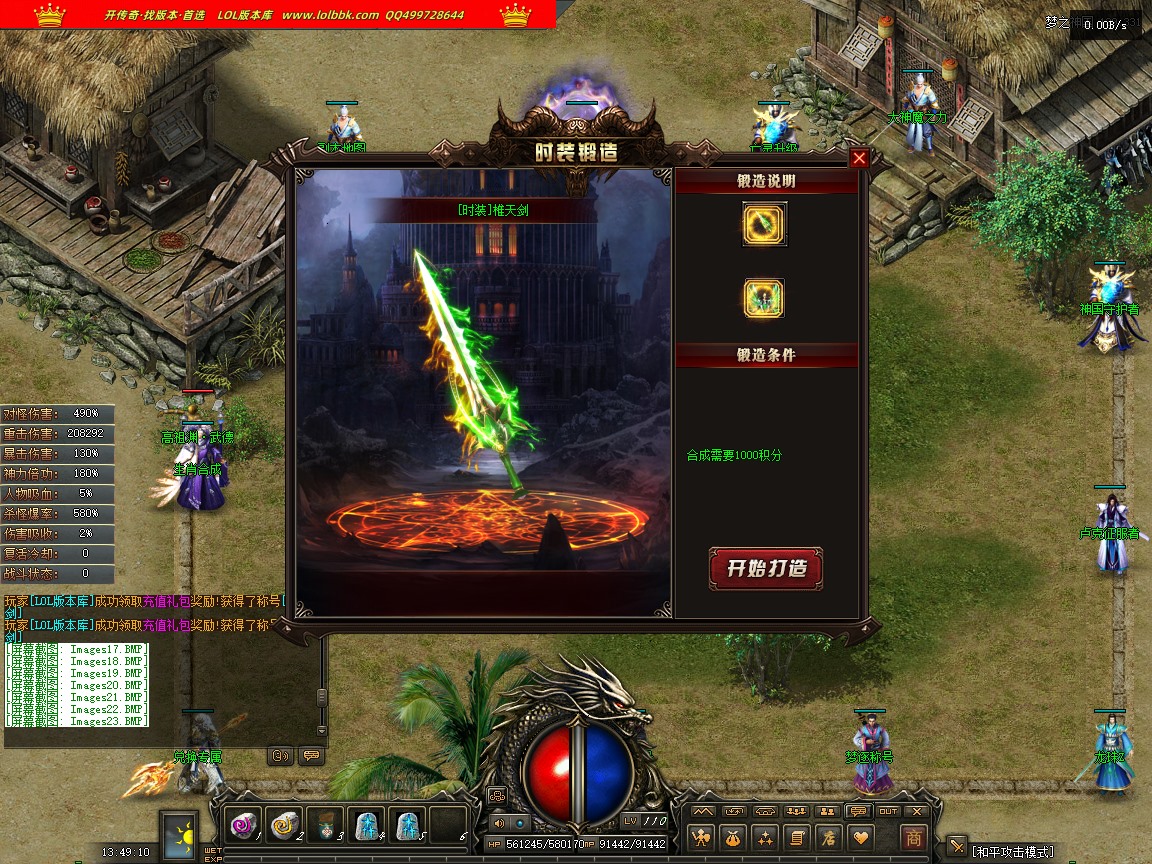
Task: Use the pink swirl item in hotbar slot 1
Action: click(x=243, y=824)
